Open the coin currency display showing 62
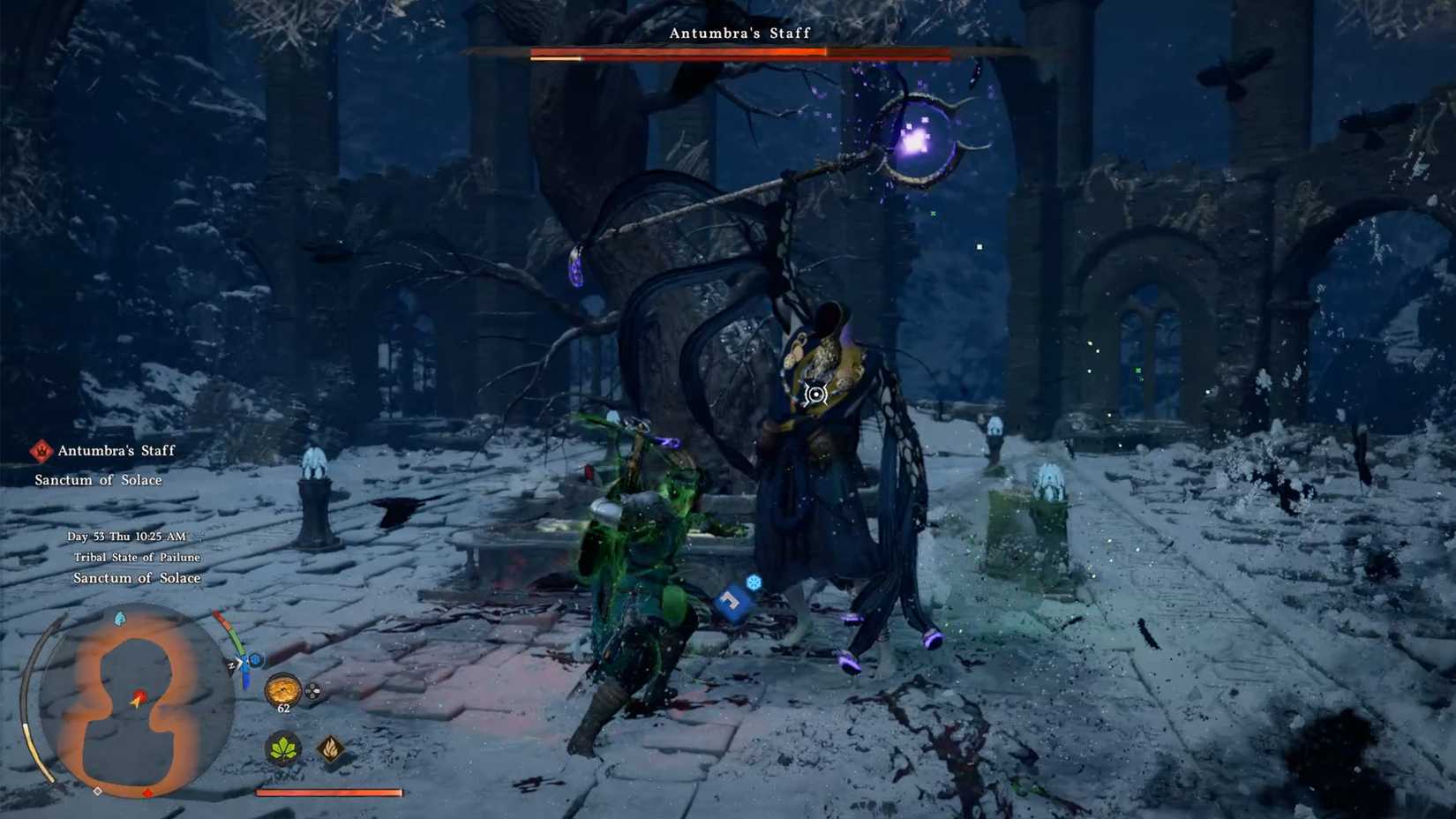The height and width of the screenshot is (819, 1456). coord(283,691)
